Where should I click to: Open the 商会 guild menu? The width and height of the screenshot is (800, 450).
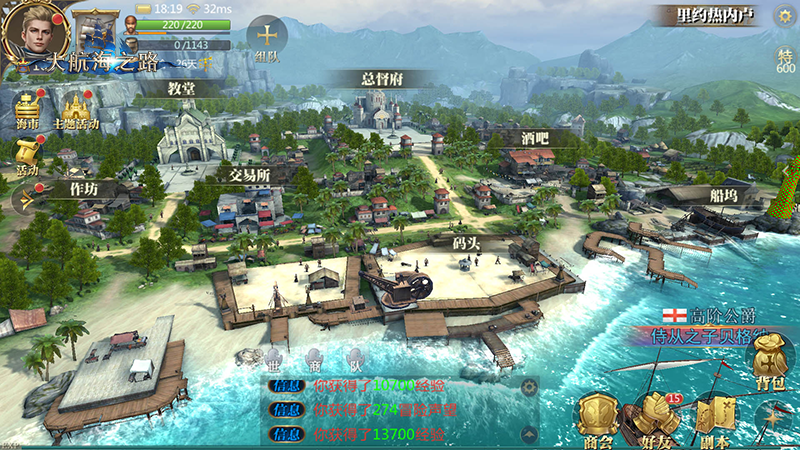click(x=598, y=418)
